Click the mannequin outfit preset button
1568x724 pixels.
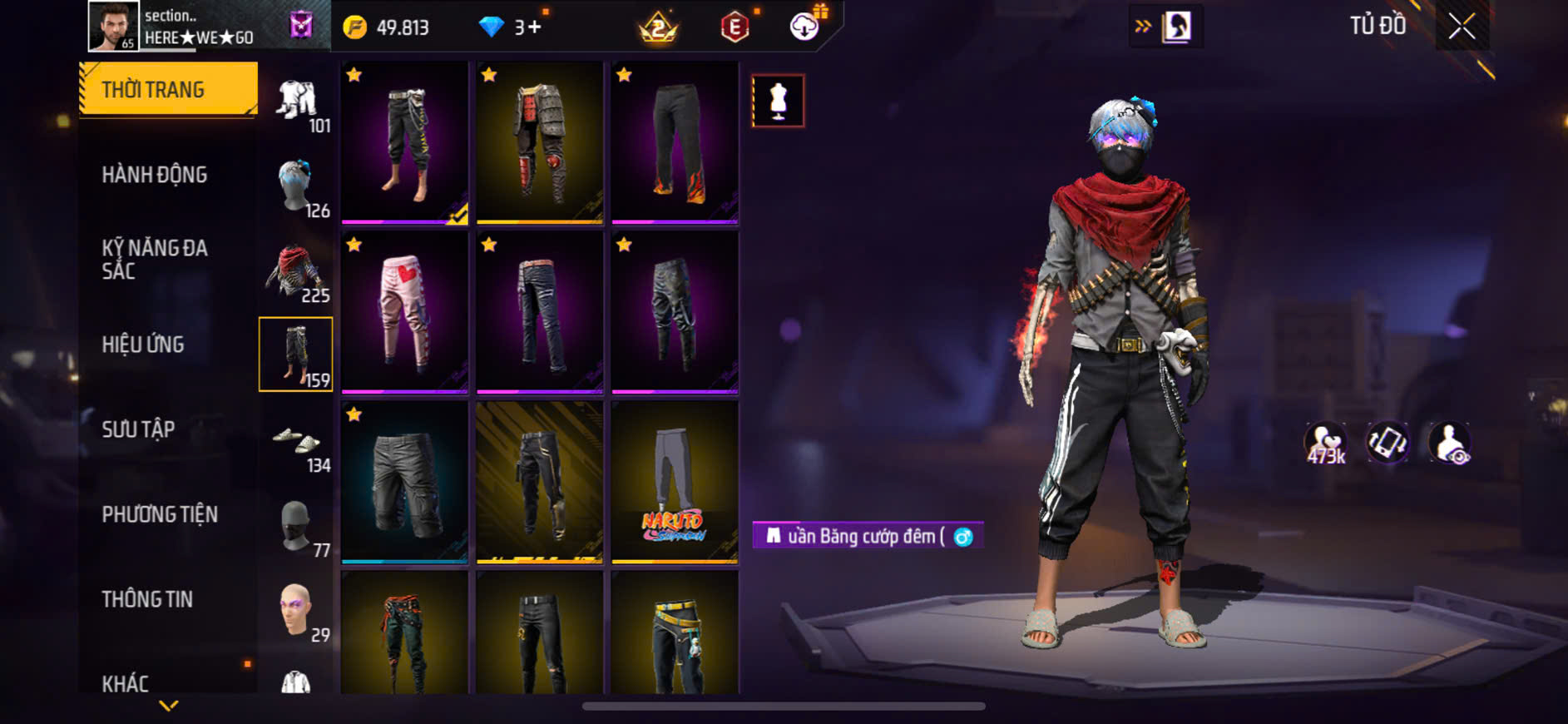(x=778, y=101)
